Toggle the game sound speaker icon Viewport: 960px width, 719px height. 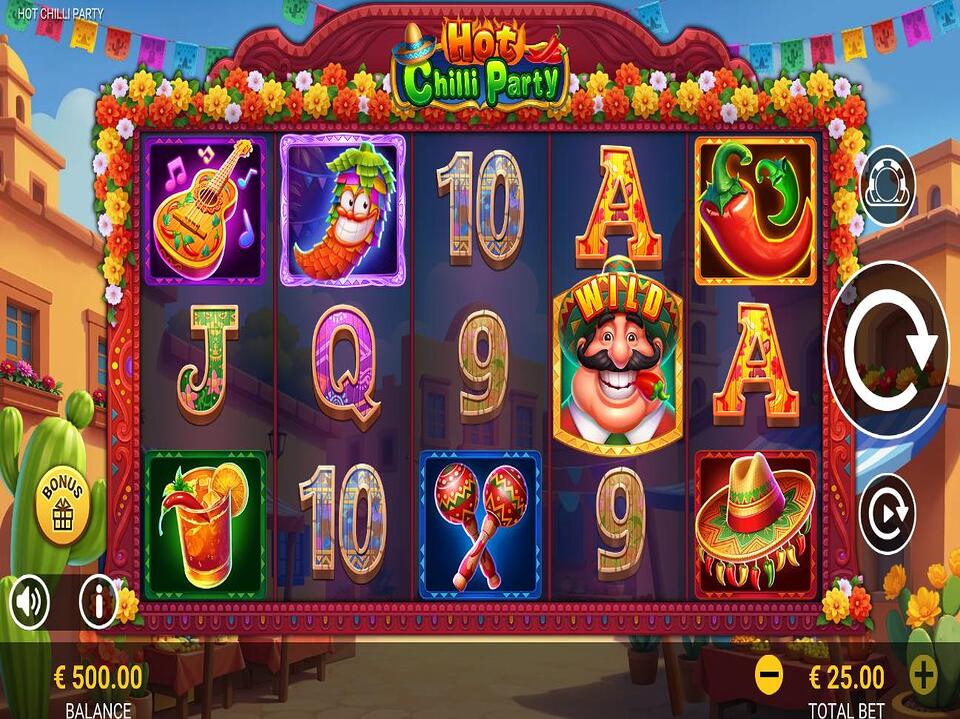pos(31,602)
